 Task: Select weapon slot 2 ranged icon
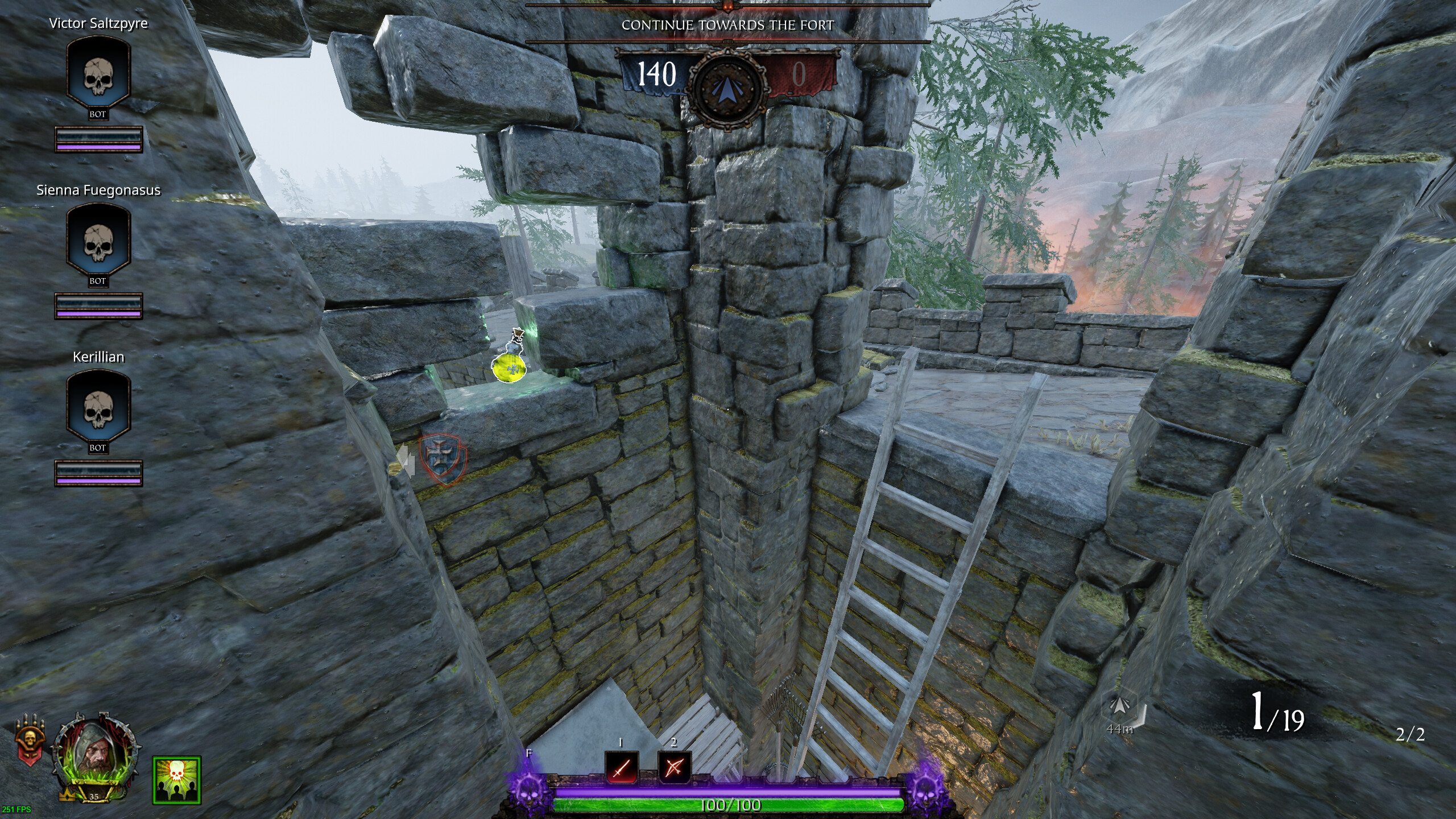tap(675, 767)
